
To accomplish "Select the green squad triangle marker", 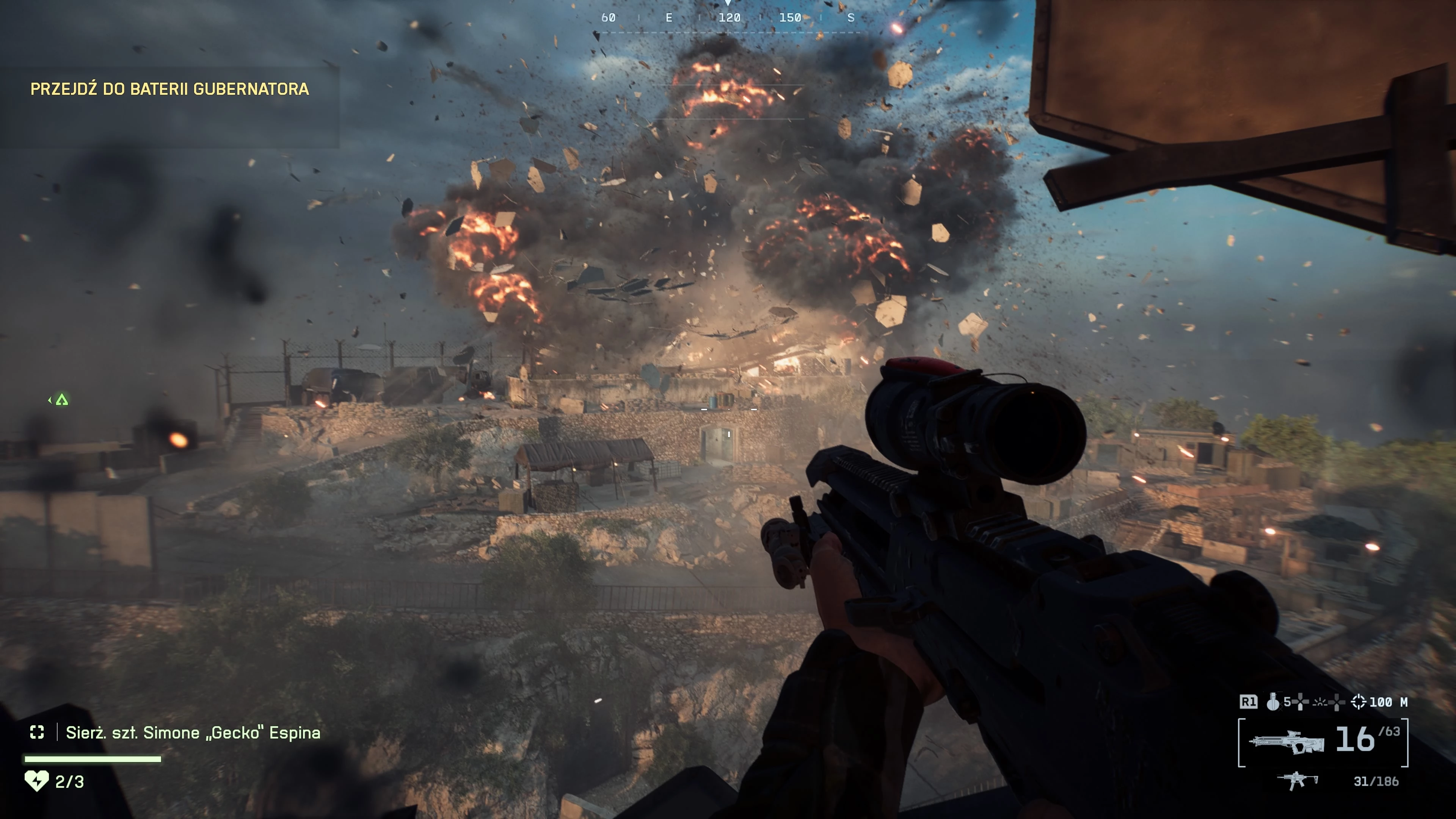I will 61,400.
